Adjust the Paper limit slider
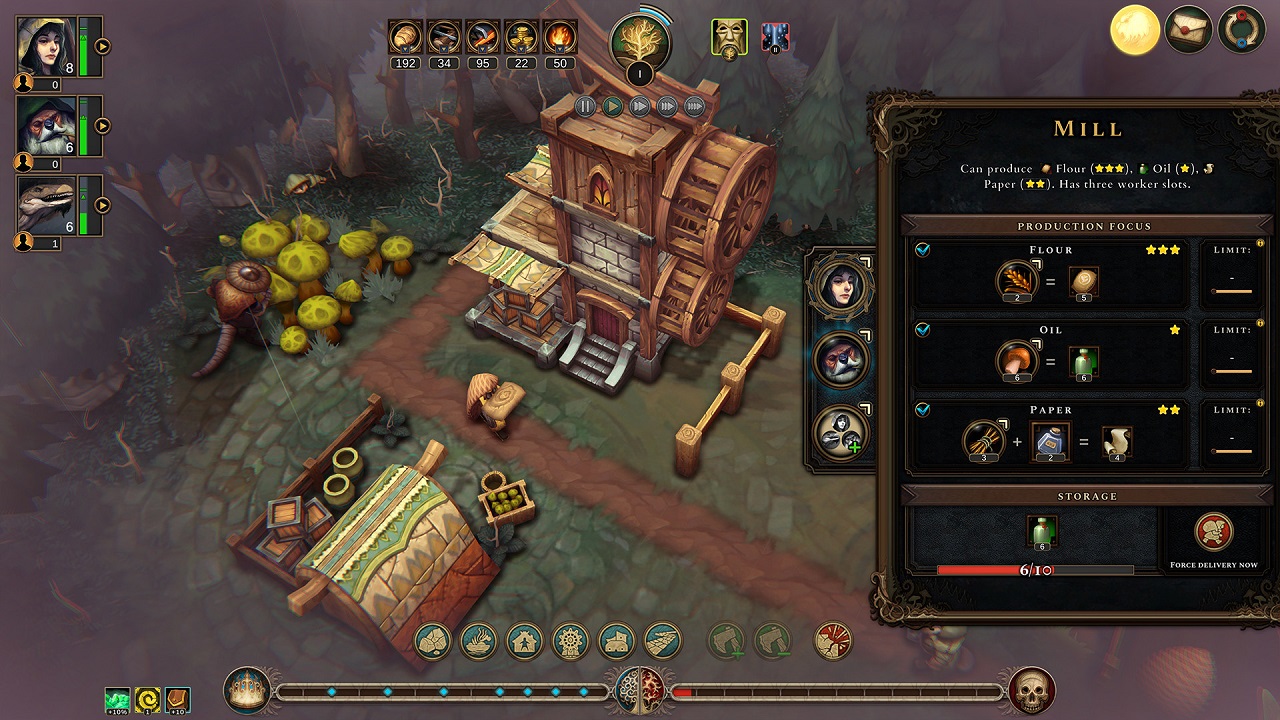The height and width of the screenshot is (720, 1280). coord(1231,452)
